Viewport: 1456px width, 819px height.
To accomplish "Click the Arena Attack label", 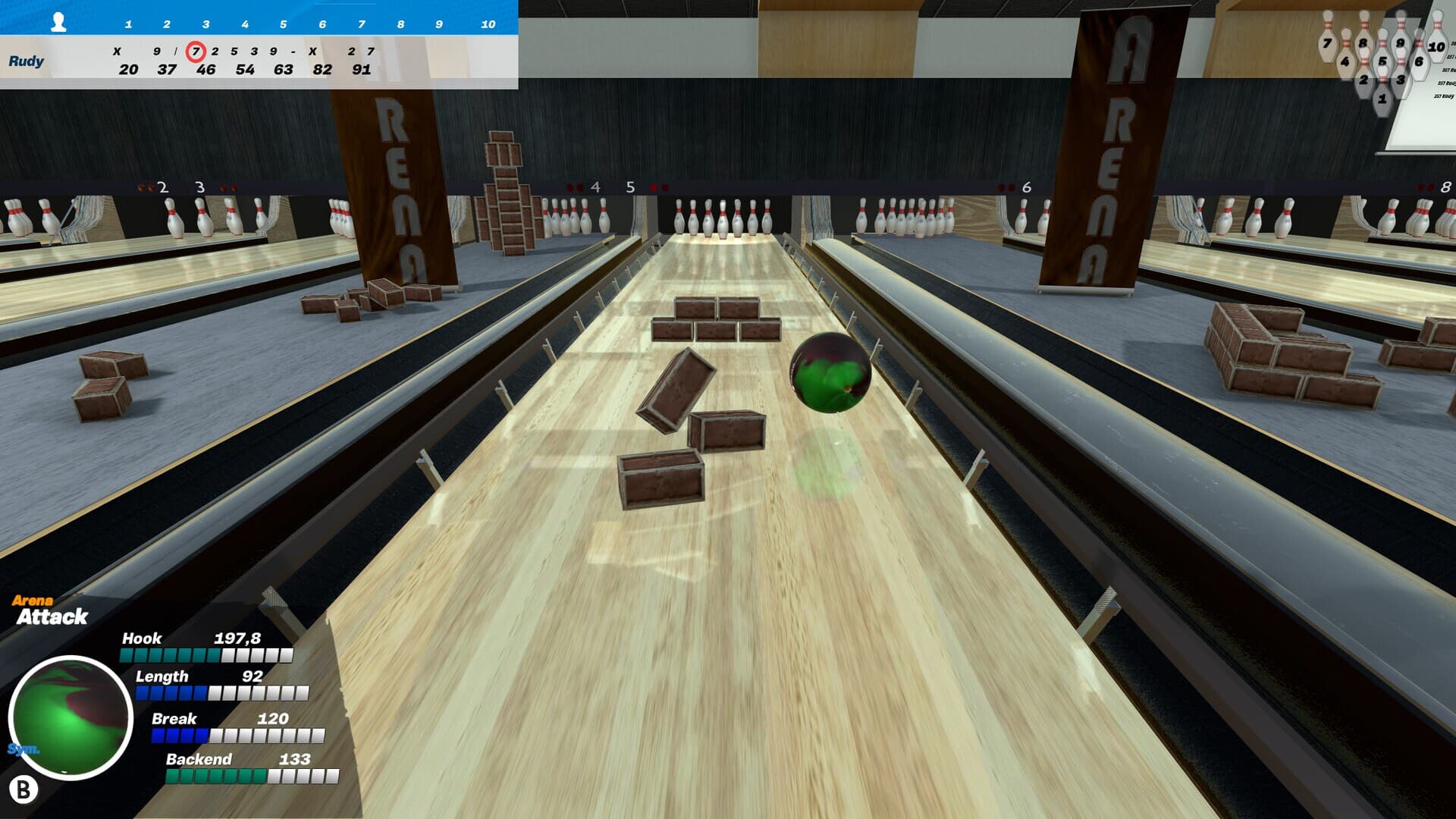I will (x=47, y=610).
